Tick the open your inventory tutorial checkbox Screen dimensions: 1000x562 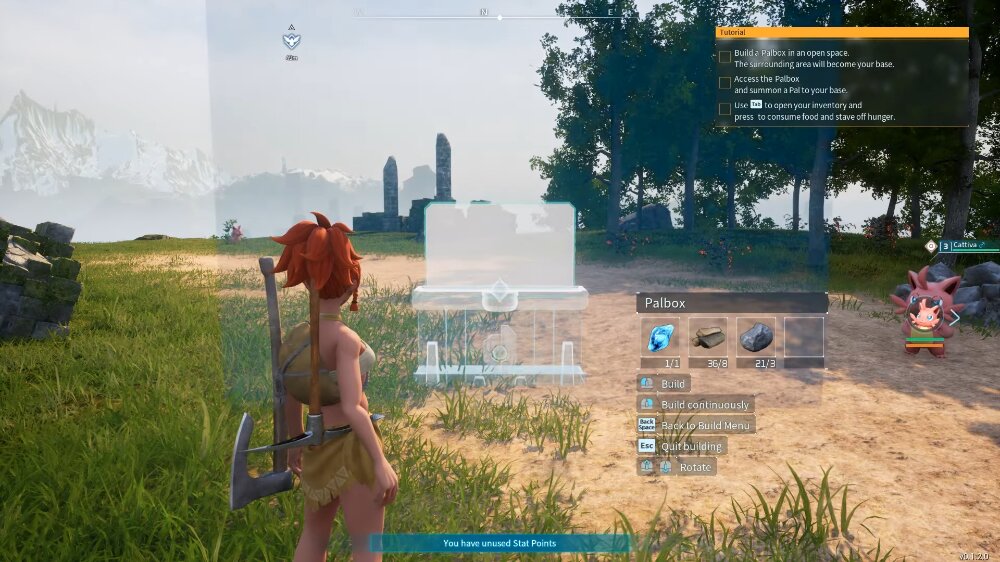(725, 109)
